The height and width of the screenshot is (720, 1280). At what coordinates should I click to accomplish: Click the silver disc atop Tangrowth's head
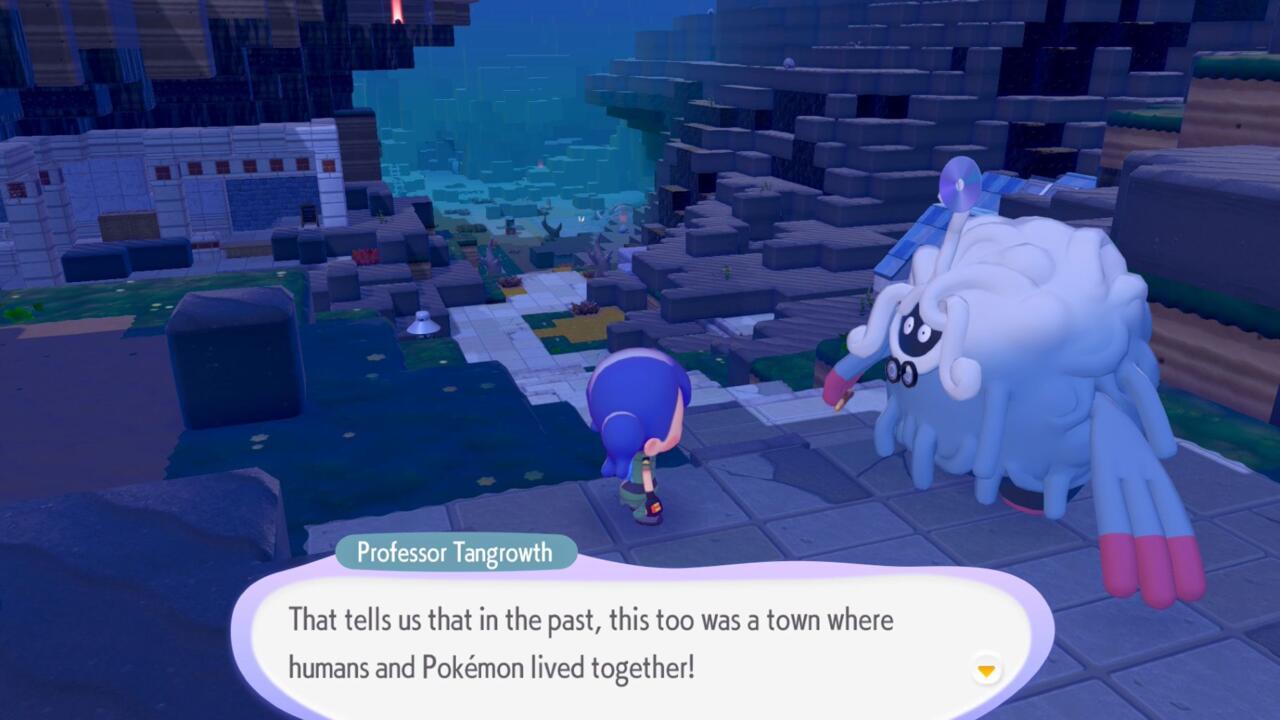pos(961,187)
